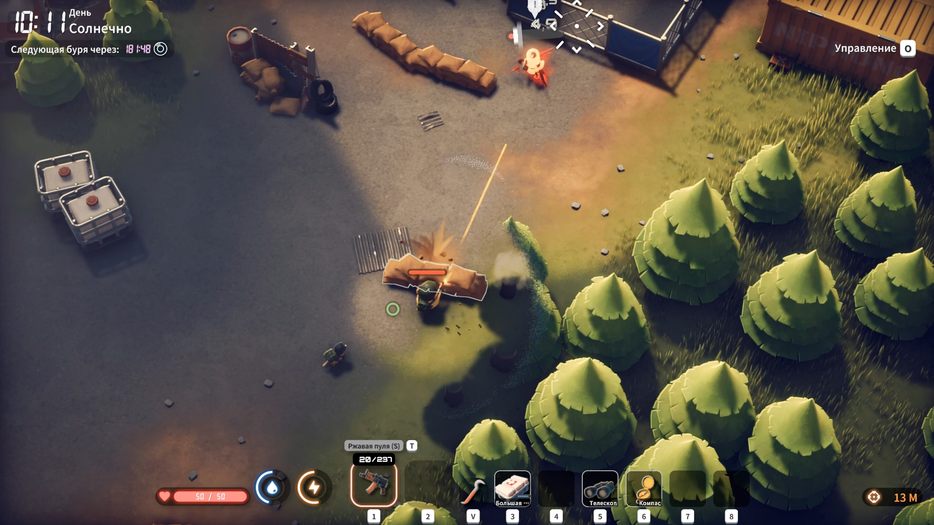
Task: Click the Ржавая пуля ammo type label
Action: point(374,446)
